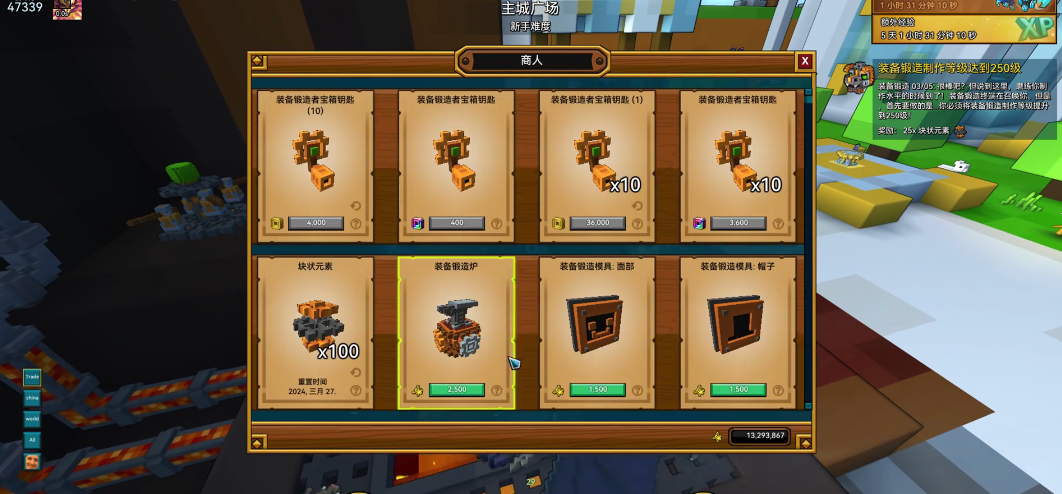
Task: Switch to the All chat tab
Action: tap(32, 439)
